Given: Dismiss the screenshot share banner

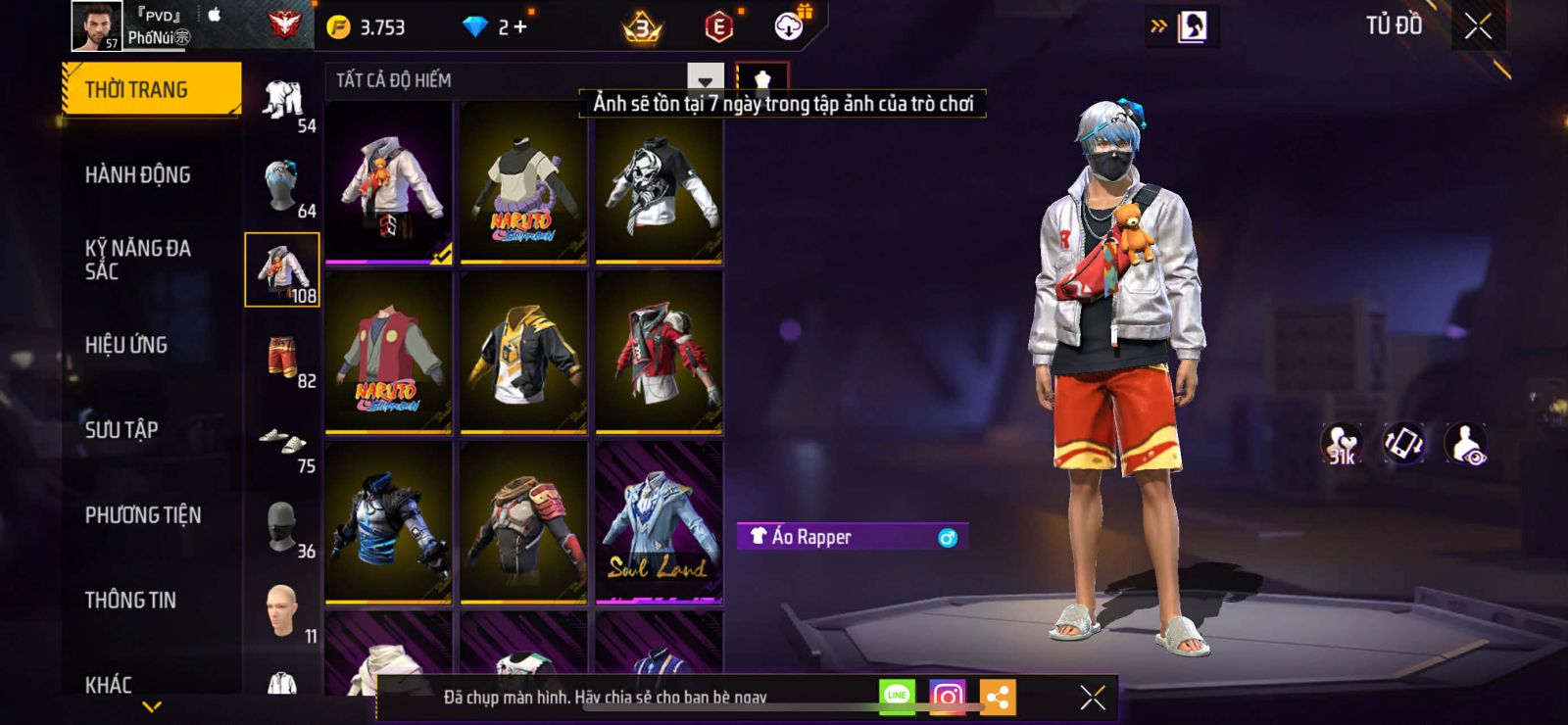Looking at the screenshot, I should [x=1093, y=697].
